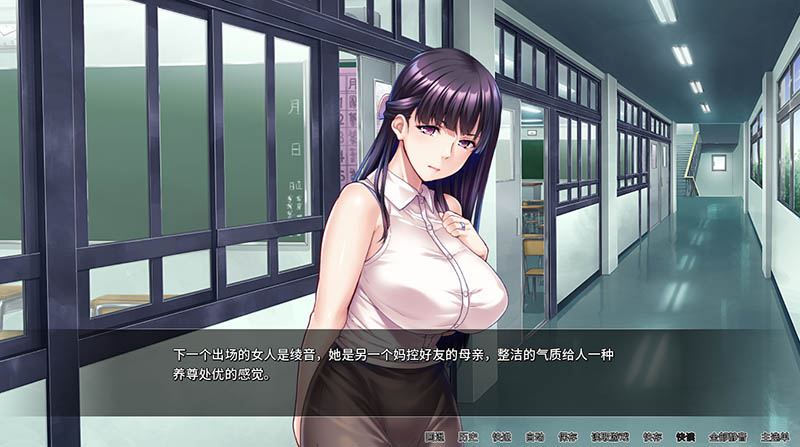Image resolution: width=800 pixels, height=447 pixels.
Task: Open the 历史 dialogue history log
Action: click(471, 437)
